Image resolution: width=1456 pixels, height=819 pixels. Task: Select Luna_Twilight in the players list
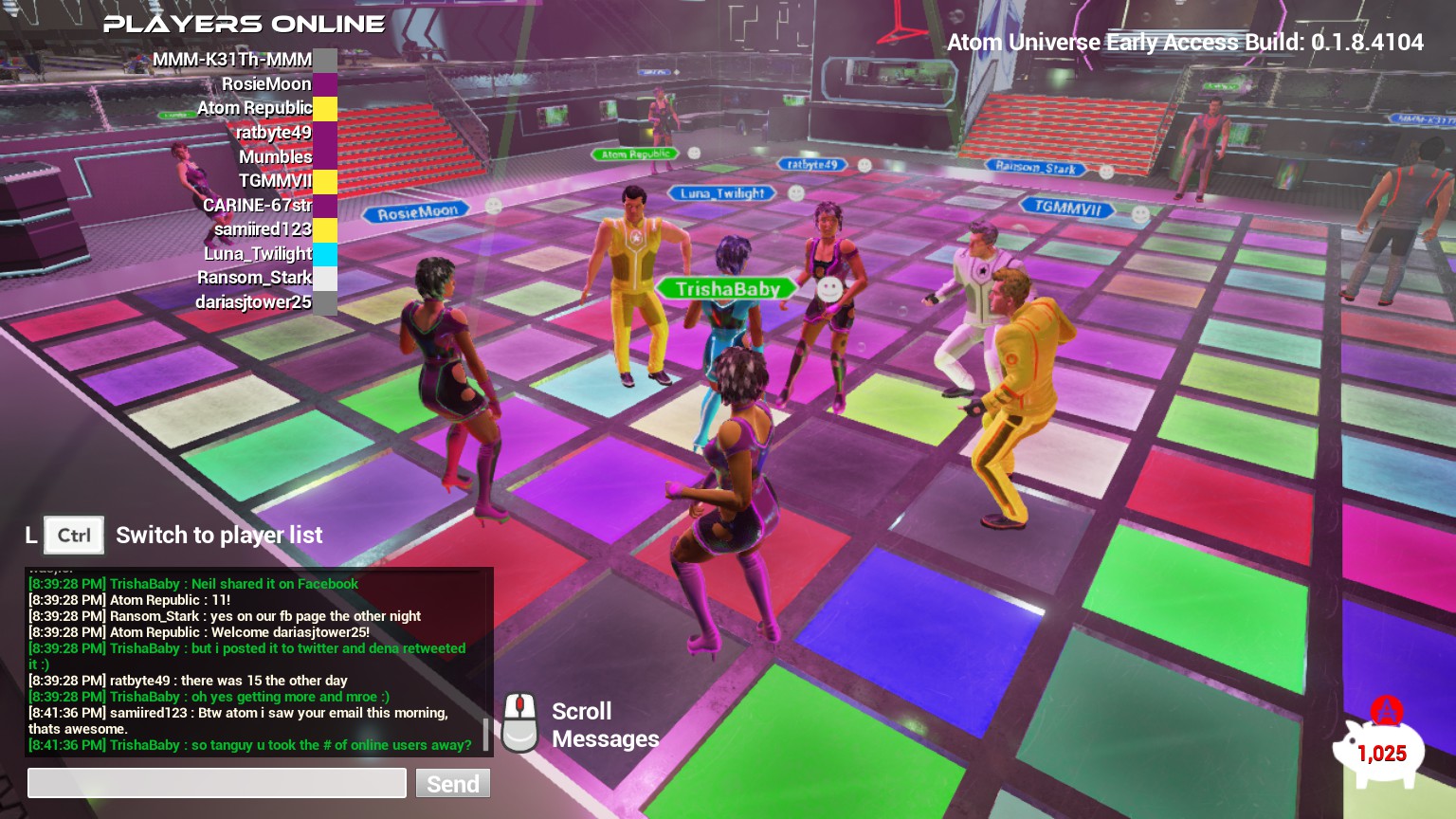coord(258,254)
